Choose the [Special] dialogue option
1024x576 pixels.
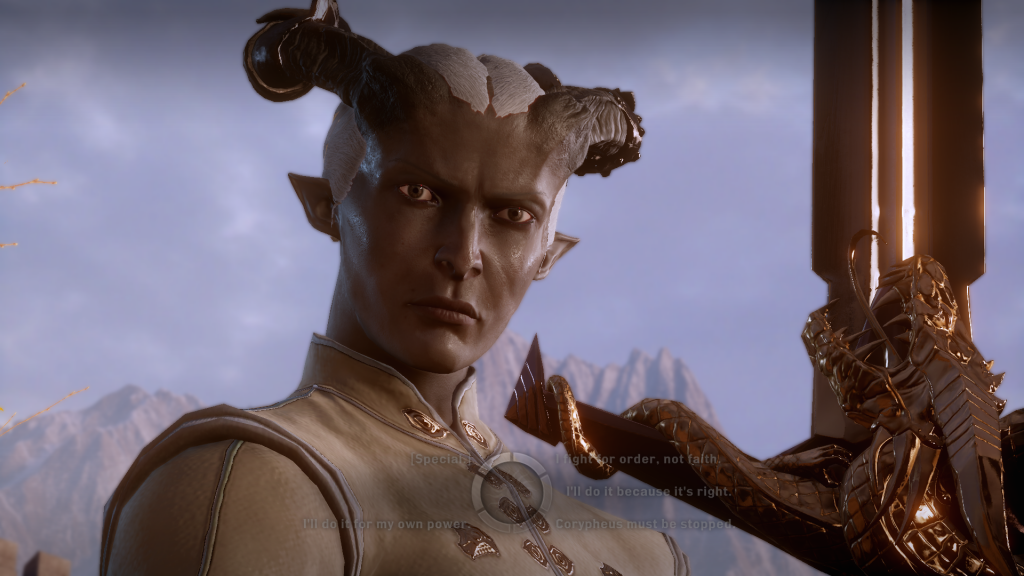440,459
